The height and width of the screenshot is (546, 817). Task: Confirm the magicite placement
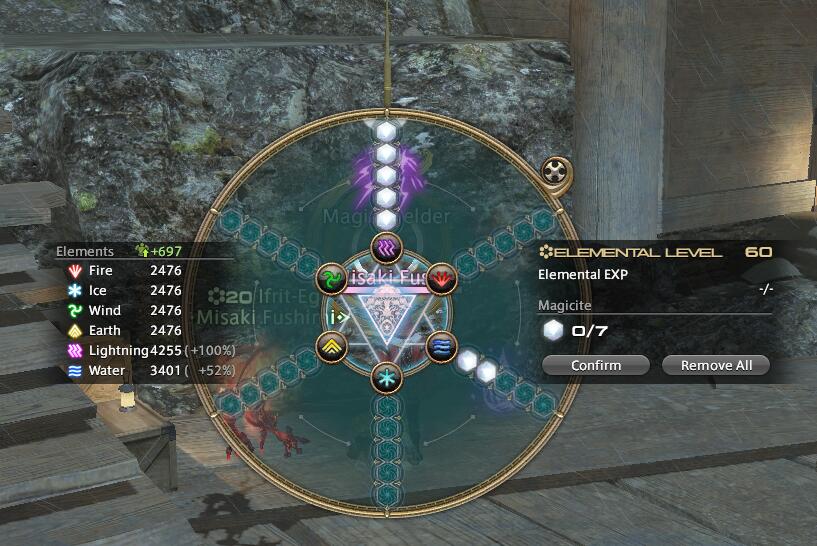(596, 365)
